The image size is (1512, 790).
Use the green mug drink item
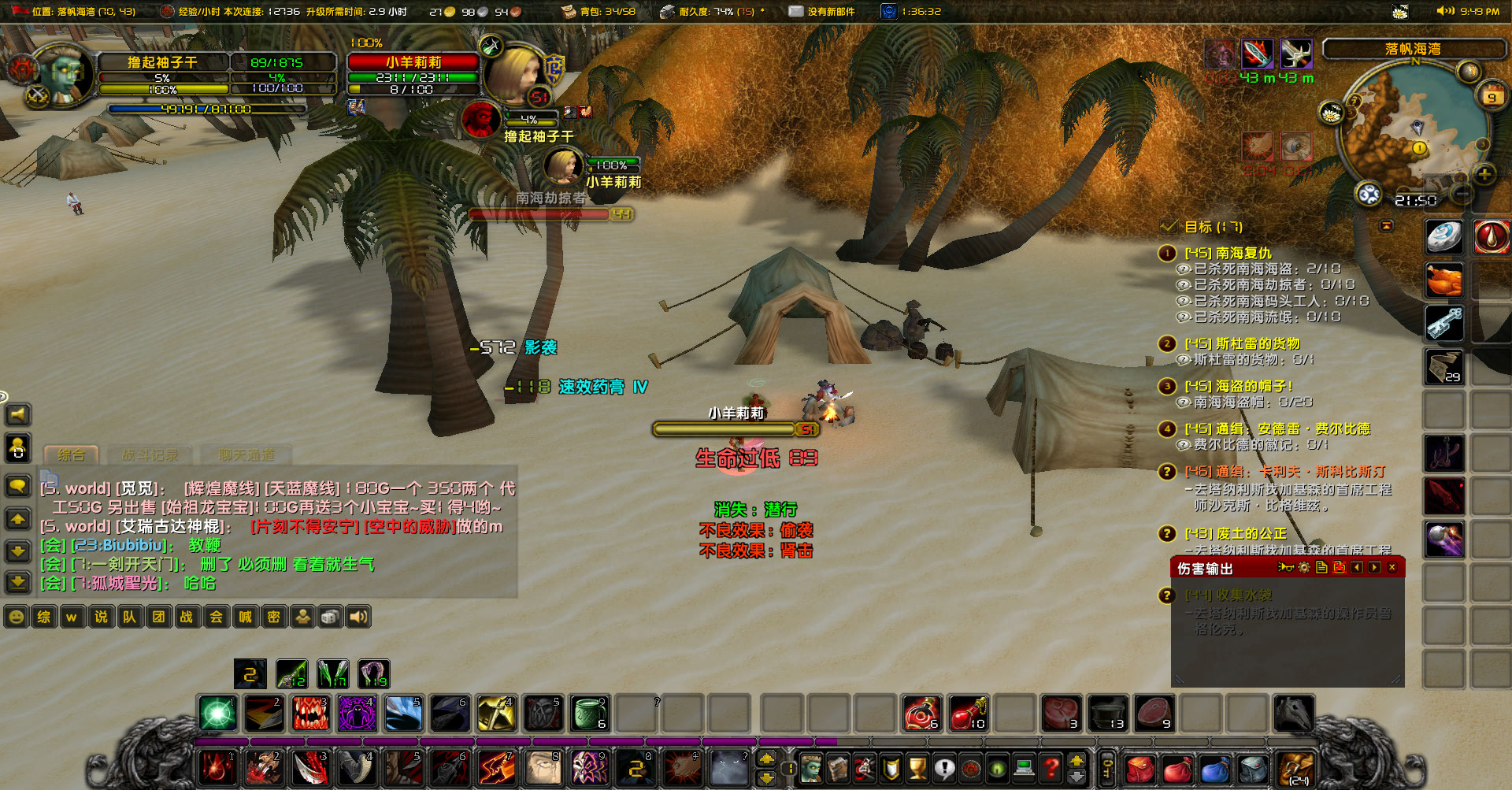(589, 714)
